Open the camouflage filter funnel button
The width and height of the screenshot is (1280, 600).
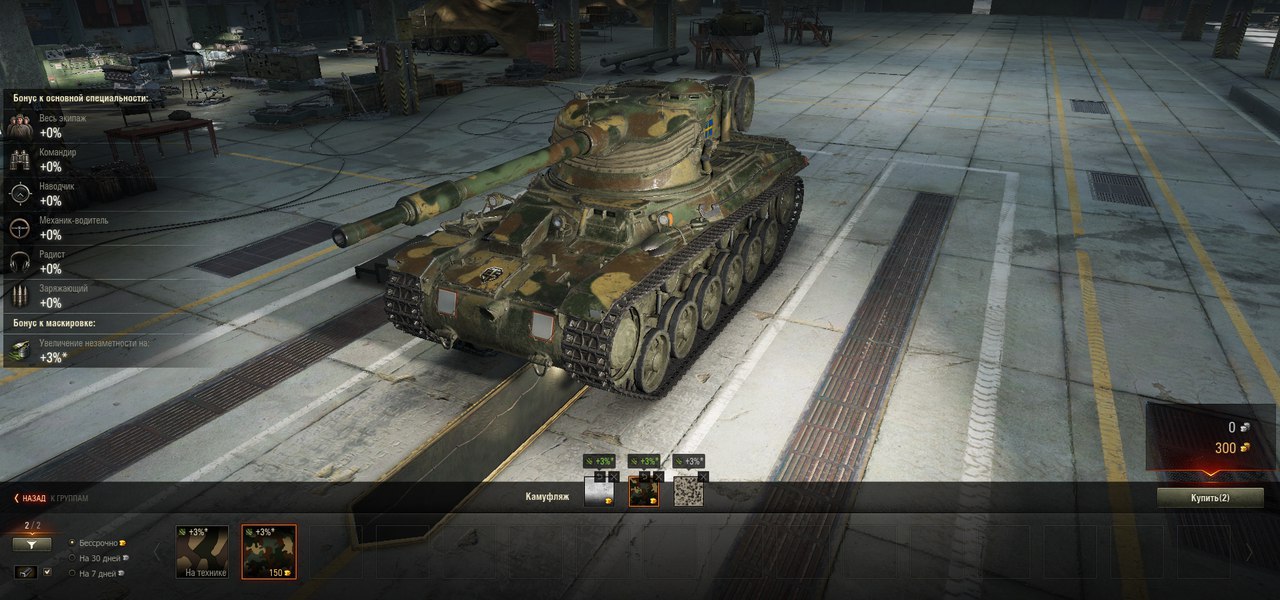[x=31, y=545]
